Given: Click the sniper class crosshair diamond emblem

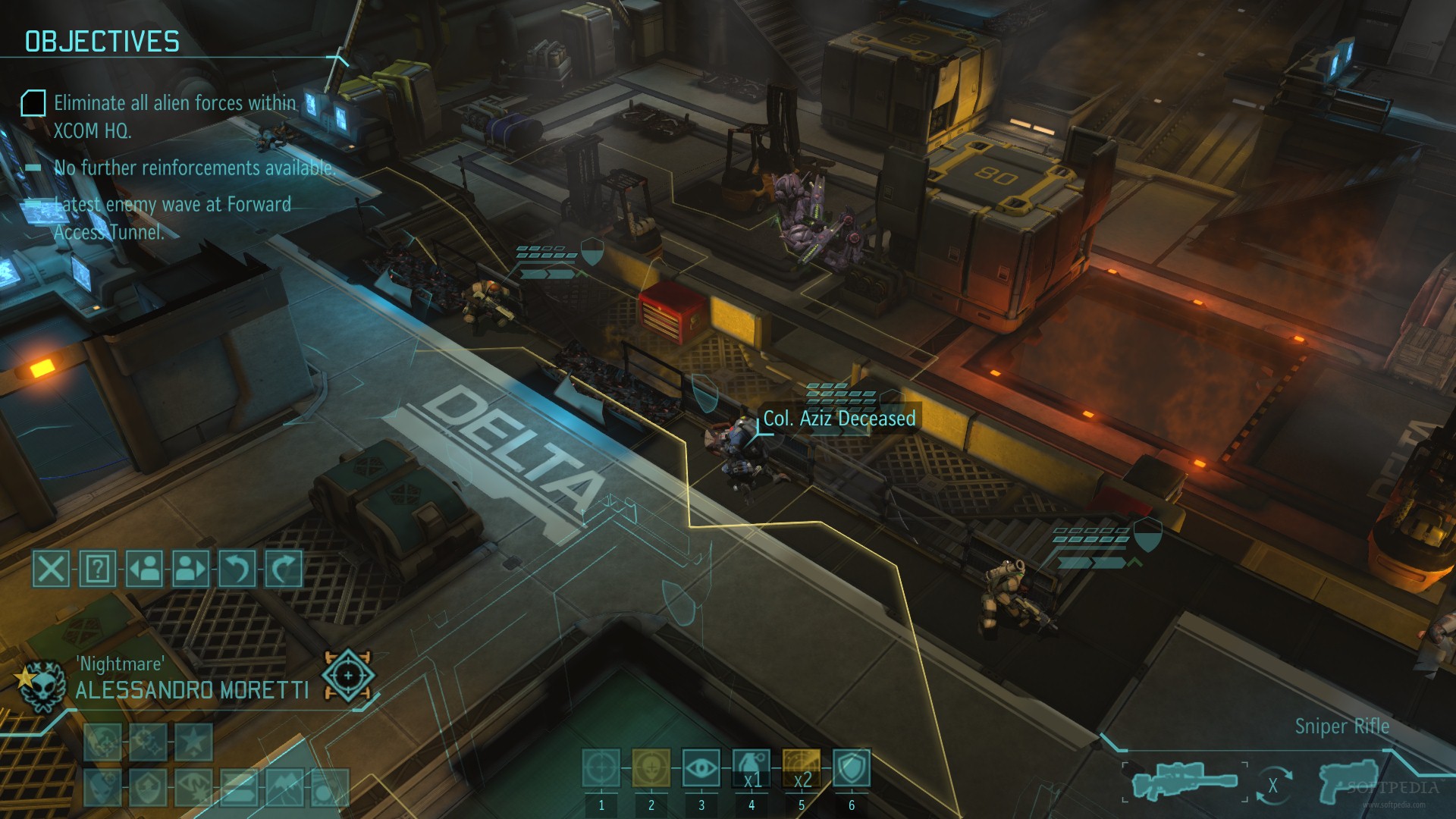Looking at the screenshot, I should coord(348,674).
